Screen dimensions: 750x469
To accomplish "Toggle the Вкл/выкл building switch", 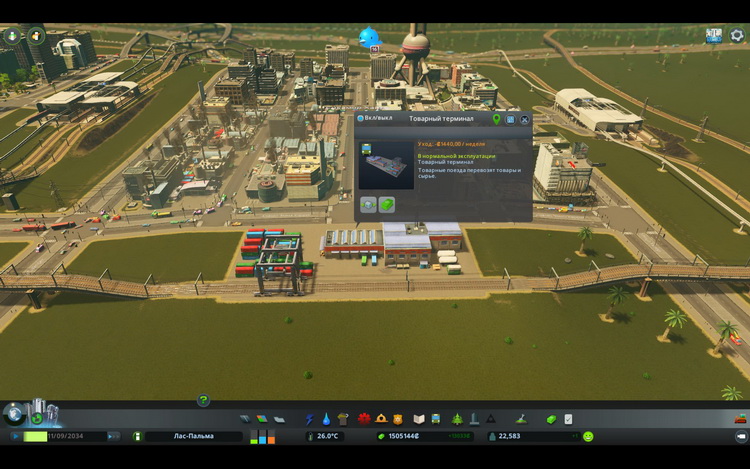I will coord(361,118).
